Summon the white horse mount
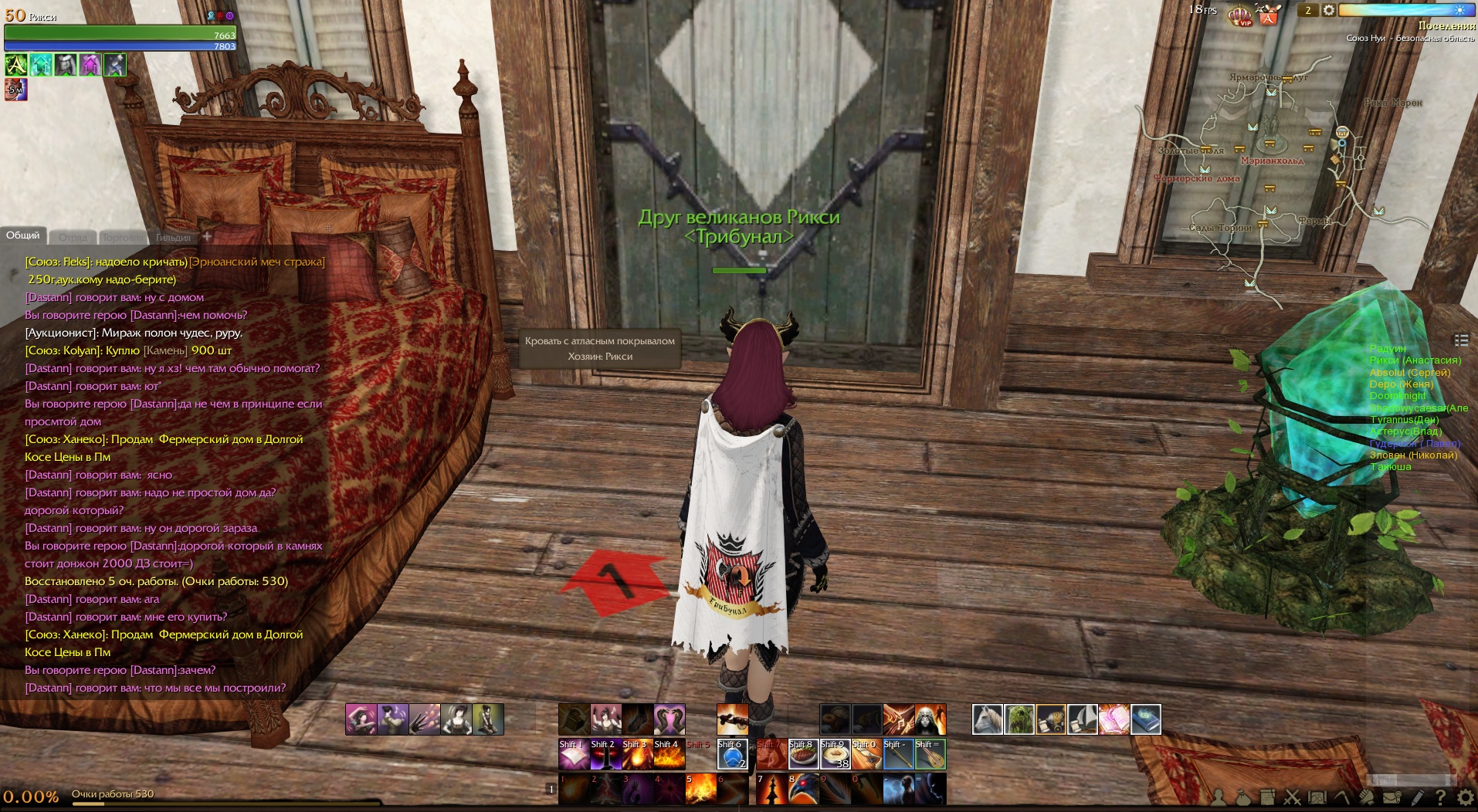1478x812 pixels. (x=987, y=719)
